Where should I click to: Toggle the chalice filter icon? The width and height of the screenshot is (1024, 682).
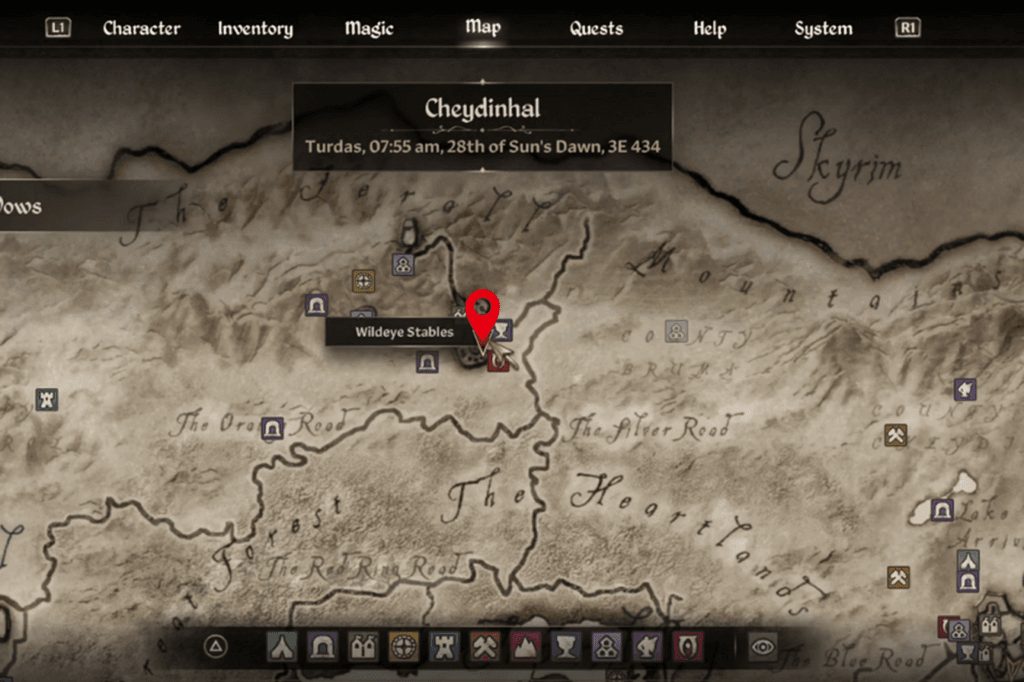(567, 647)
